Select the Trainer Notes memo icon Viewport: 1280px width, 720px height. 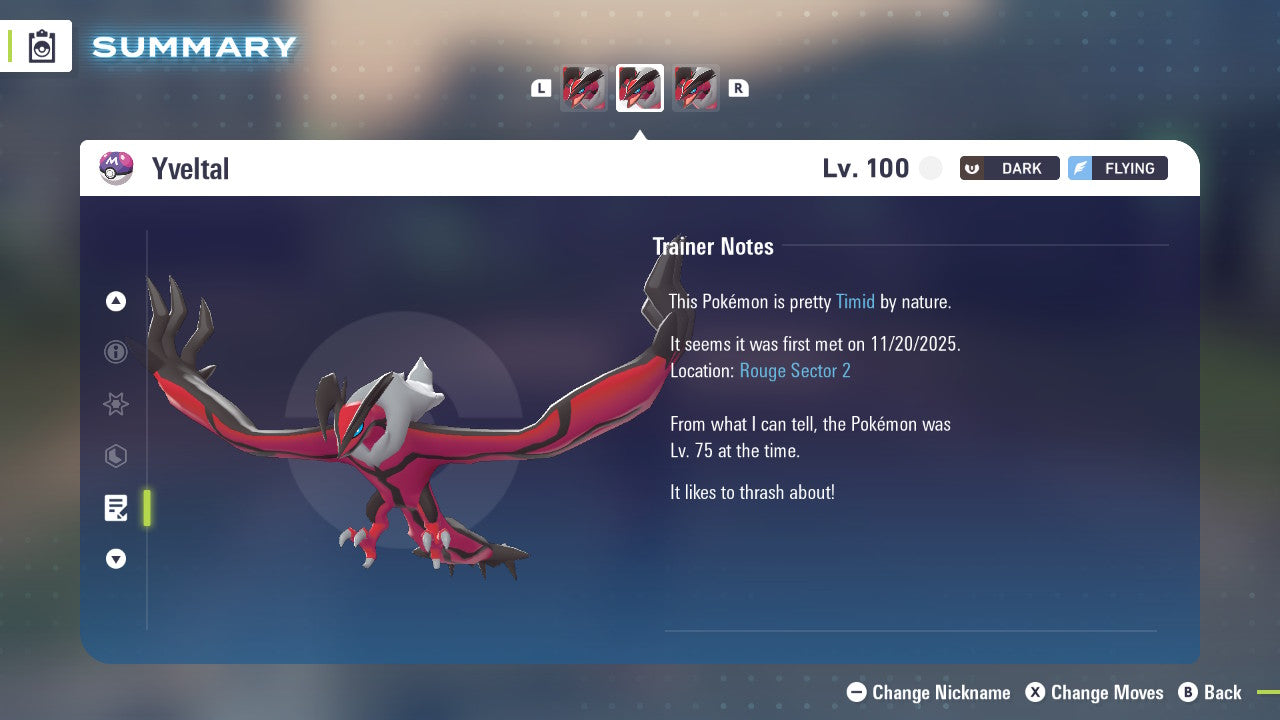tap(115, 507)
